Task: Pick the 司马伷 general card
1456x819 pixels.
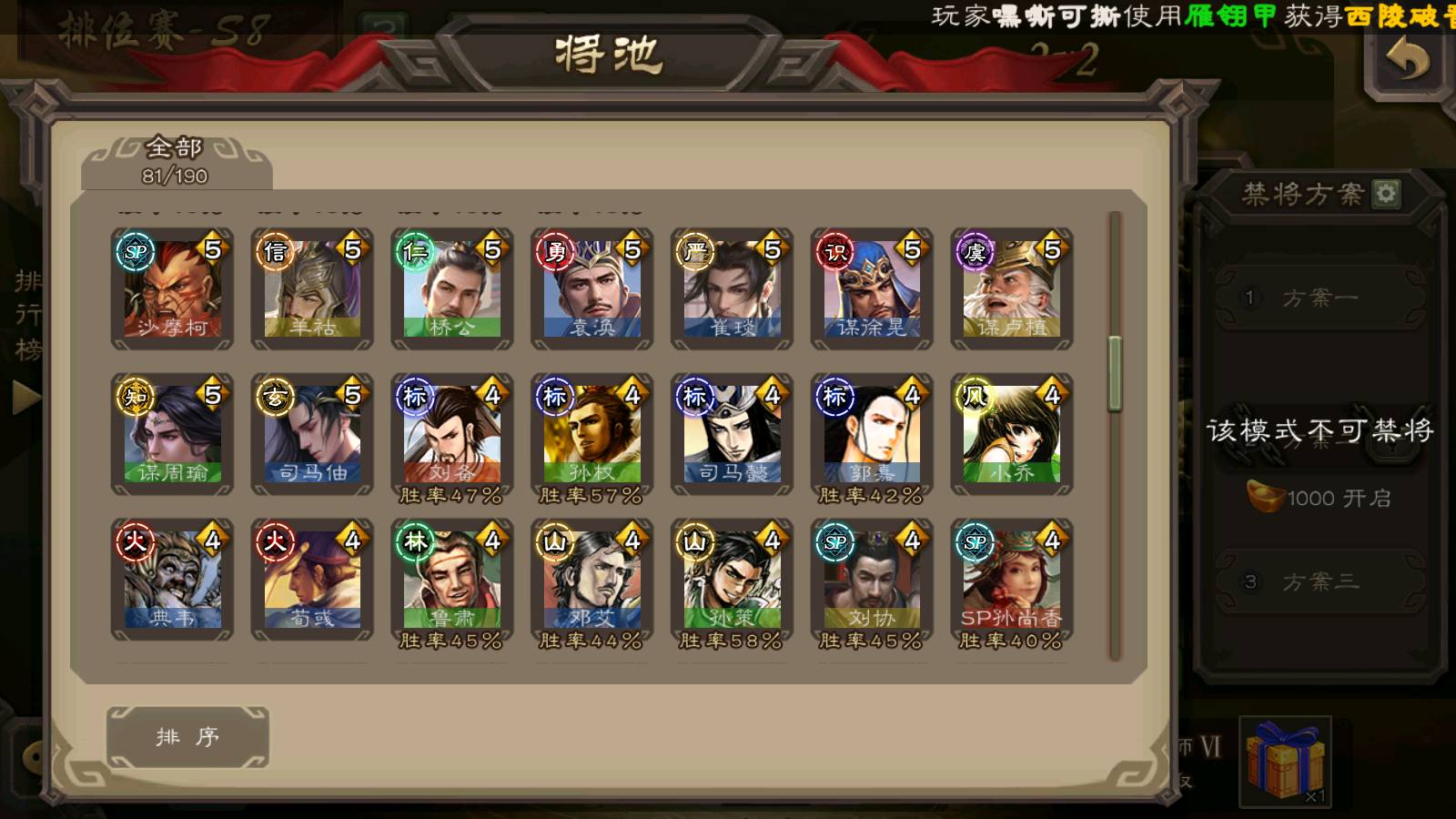Action: pyautogui.click(x=312, y=434)
